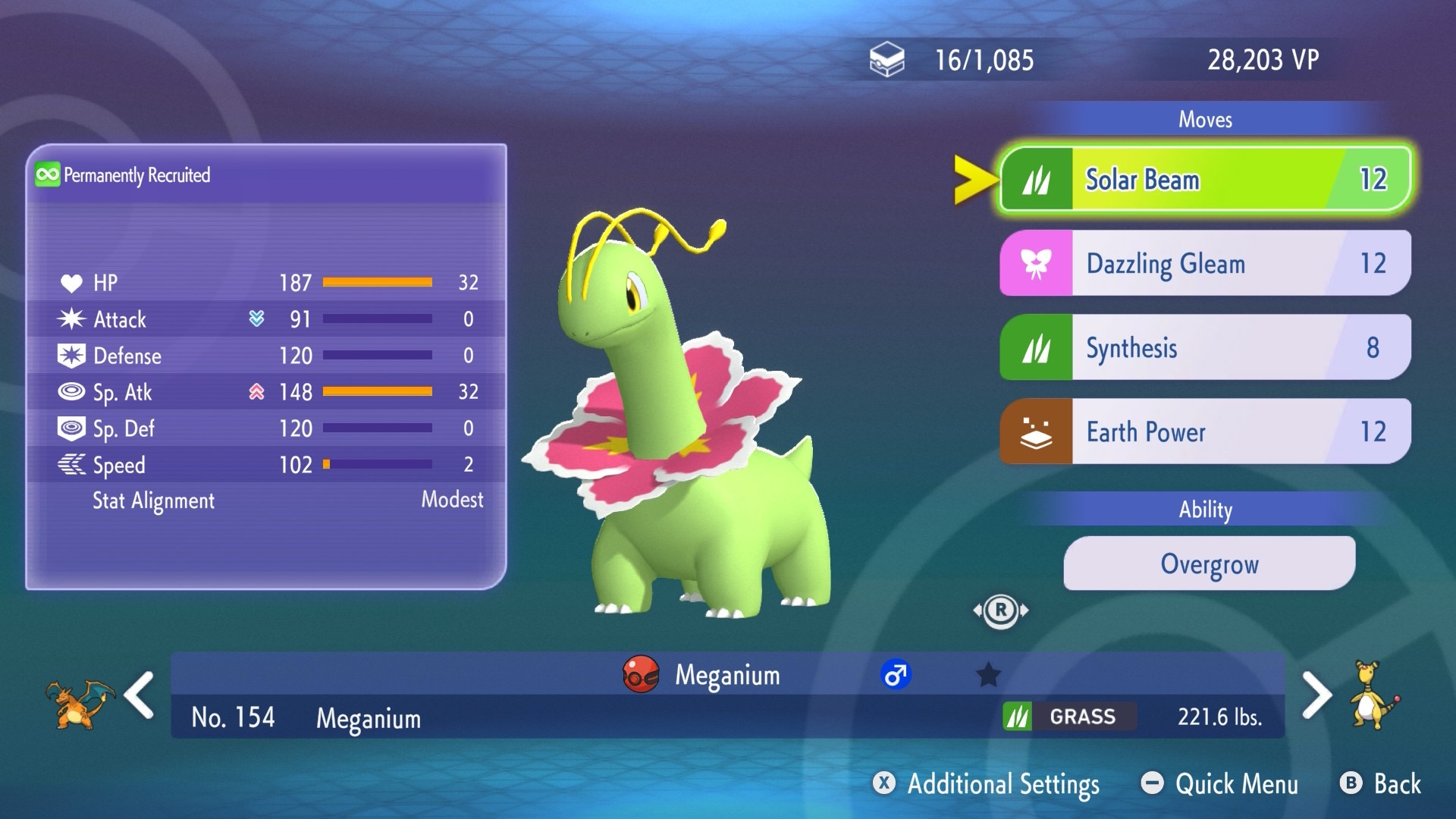Screen dimensions: 1456x819
Task: Open the Overgrow ability description
Action: click(1209, 564)
